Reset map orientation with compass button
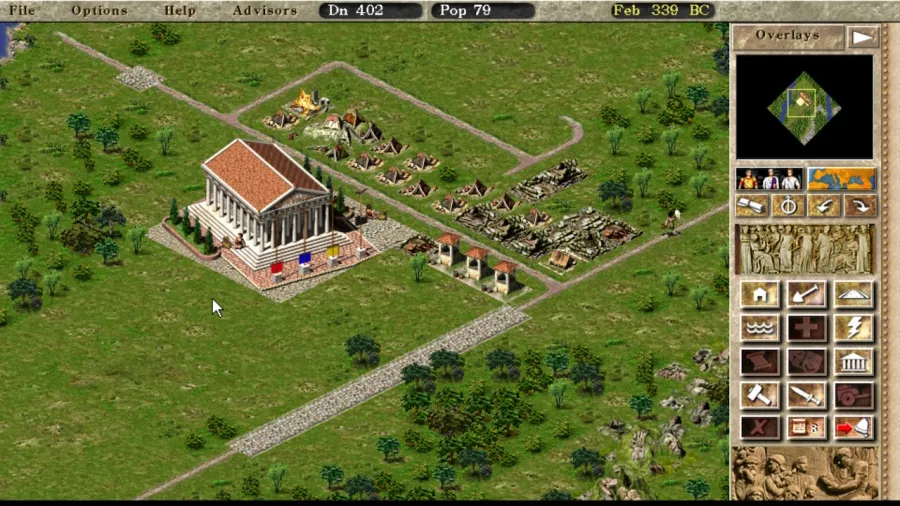Image resolution: width=900 pixels, height=506 pixels. coord(788,206)
